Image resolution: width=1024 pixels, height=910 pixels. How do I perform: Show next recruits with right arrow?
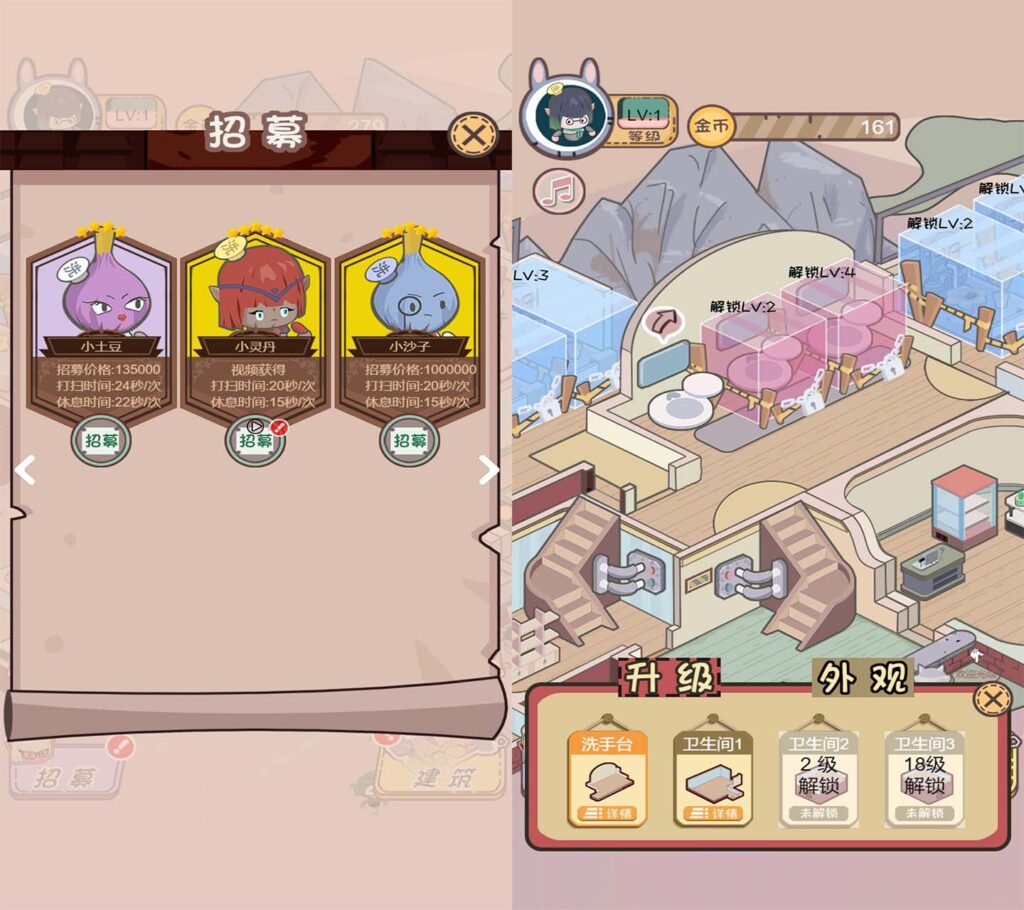488,470
